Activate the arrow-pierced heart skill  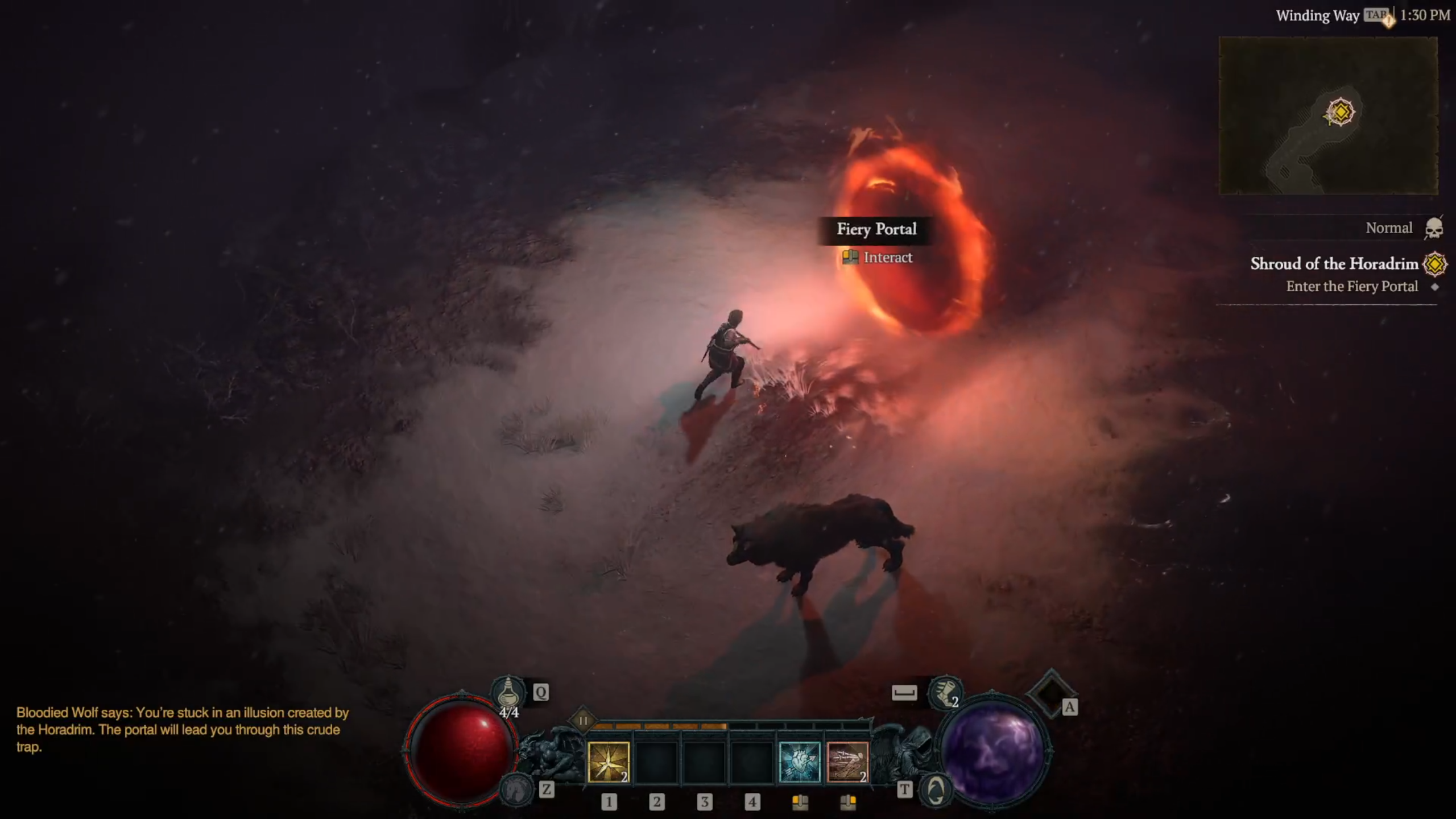pos(799,762)
